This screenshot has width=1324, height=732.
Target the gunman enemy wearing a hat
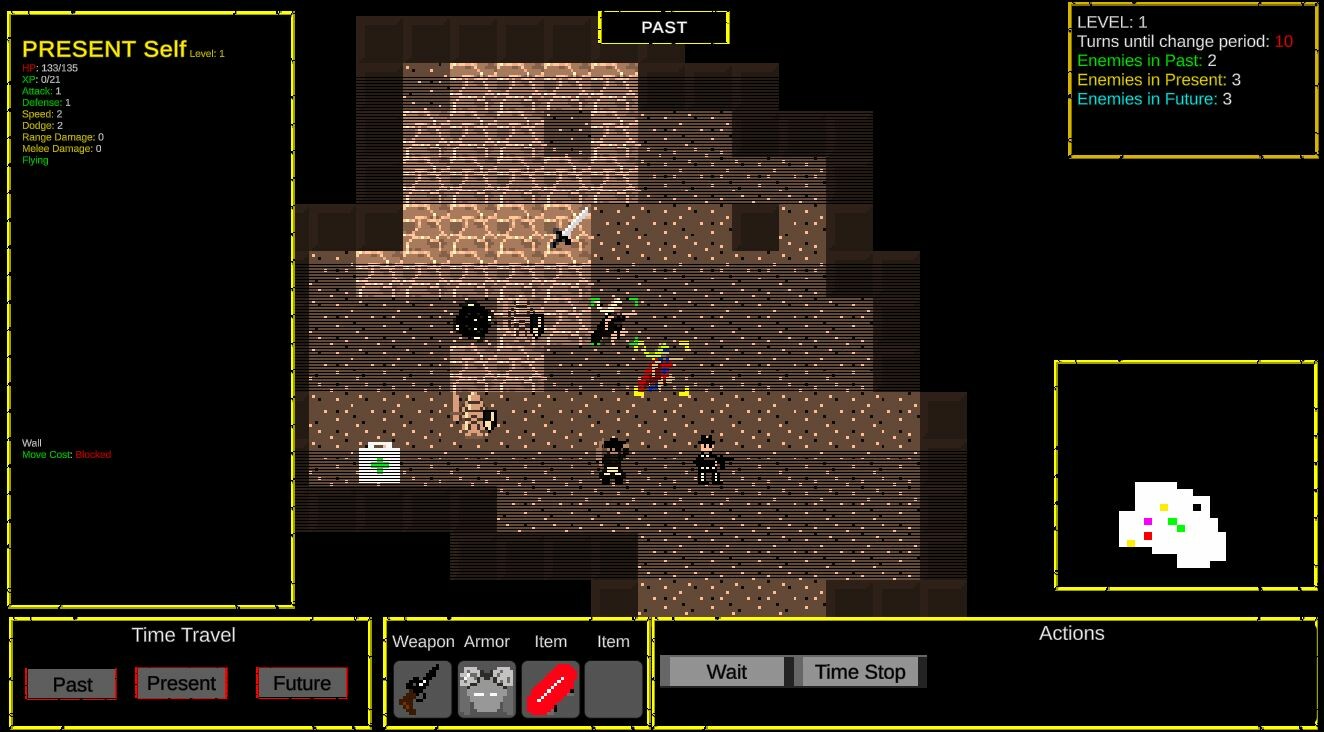point(614,460)
